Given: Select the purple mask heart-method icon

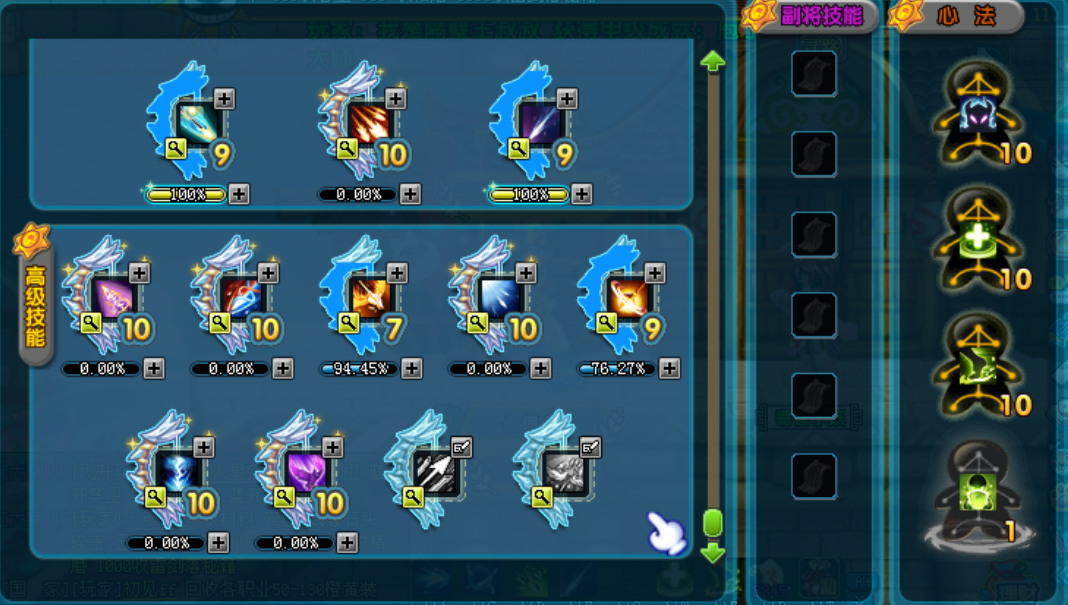Looking at the screenshot, I should pyautogui.click(x=978, y=113).
